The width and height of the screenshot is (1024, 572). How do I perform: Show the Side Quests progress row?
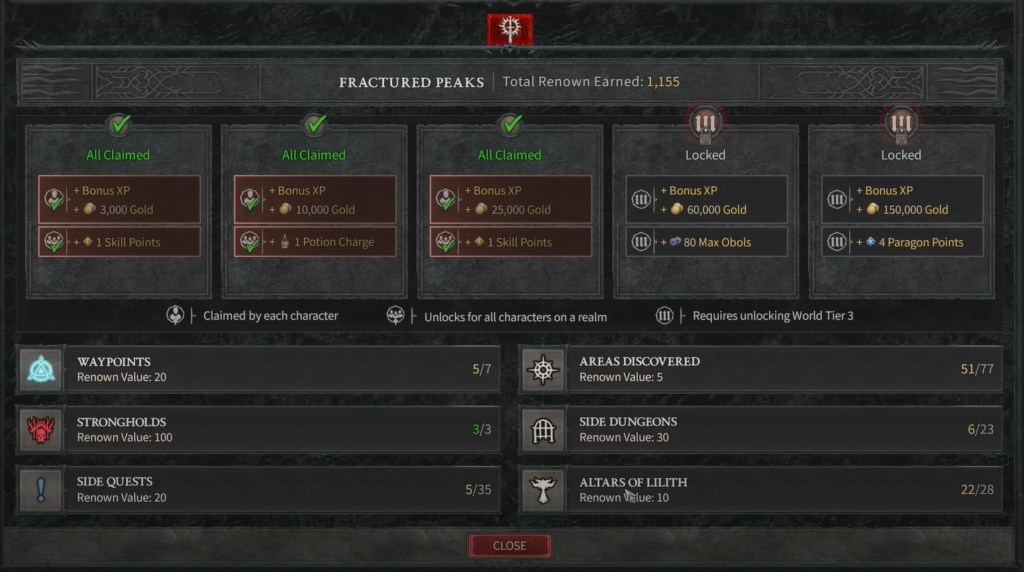pos(282,489)
